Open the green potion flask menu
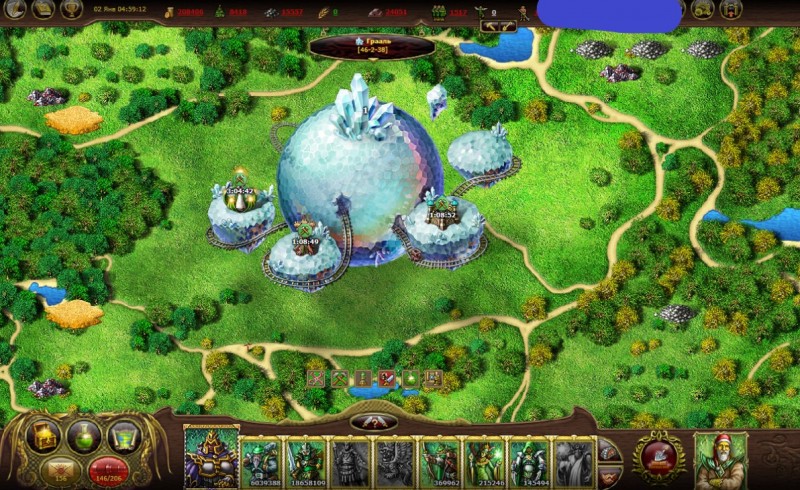The width and height of the screenshot is (800, 490). click(x=82, y=435)
